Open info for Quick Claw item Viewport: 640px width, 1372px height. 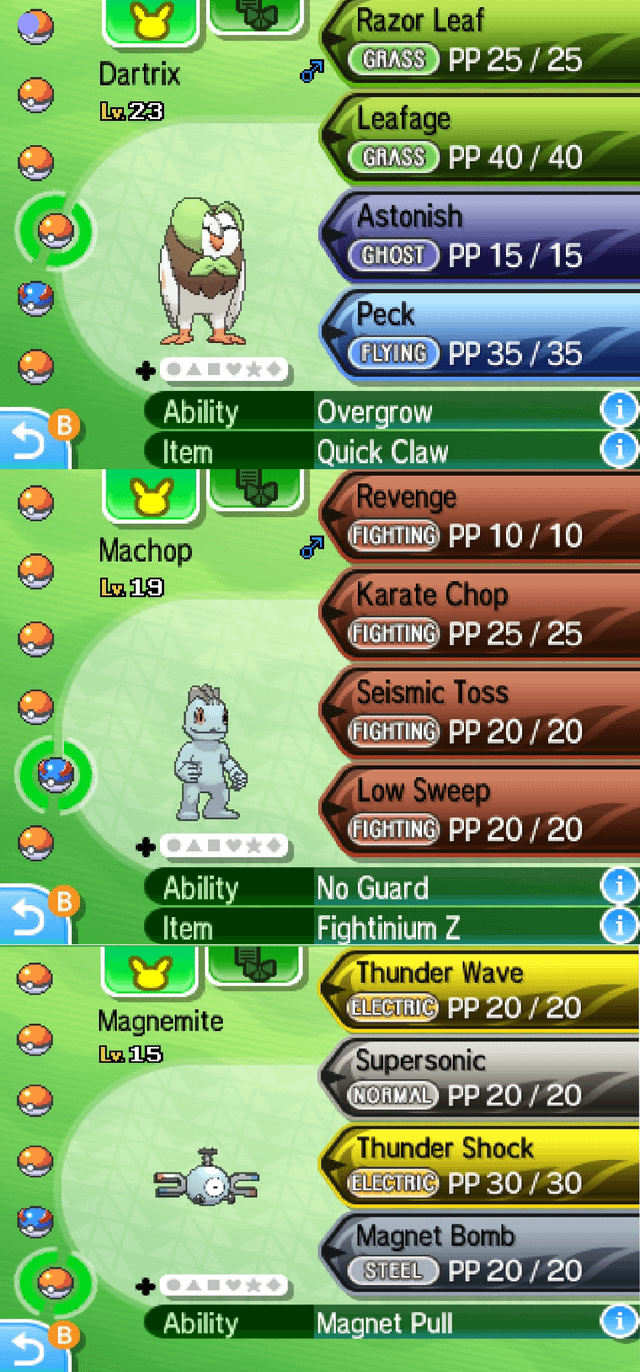click(x=619, y=450)
